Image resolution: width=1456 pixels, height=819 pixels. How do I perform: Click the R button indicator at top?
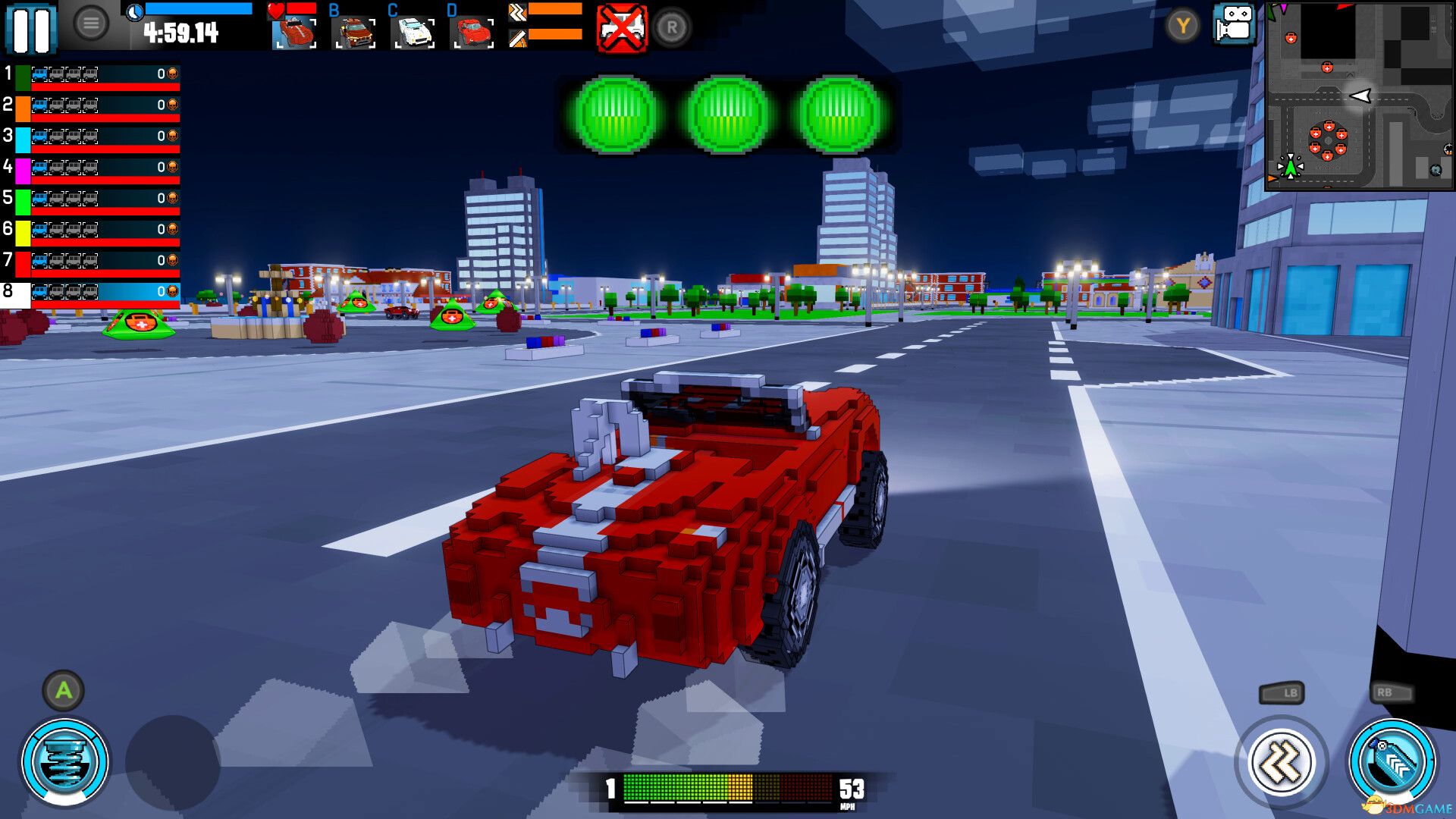point(670,28)
